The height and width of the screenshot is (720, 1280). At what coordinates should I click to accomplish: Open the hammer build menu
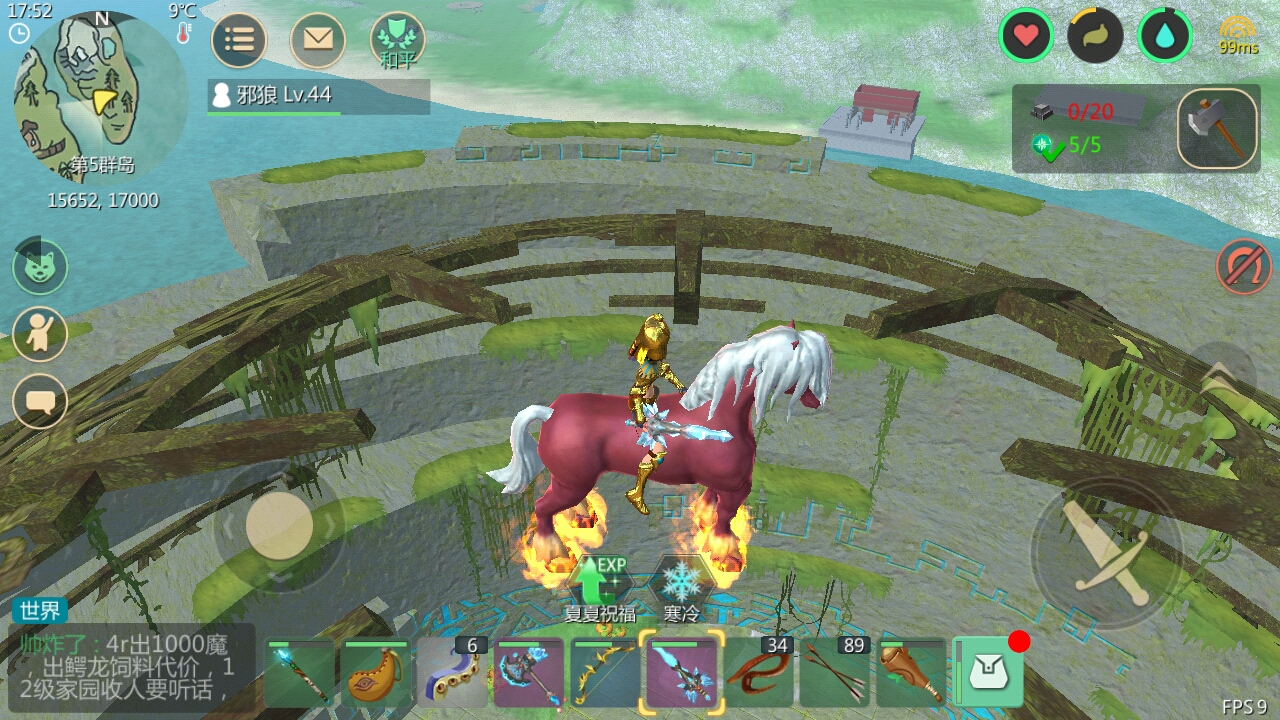(1217, 129)
